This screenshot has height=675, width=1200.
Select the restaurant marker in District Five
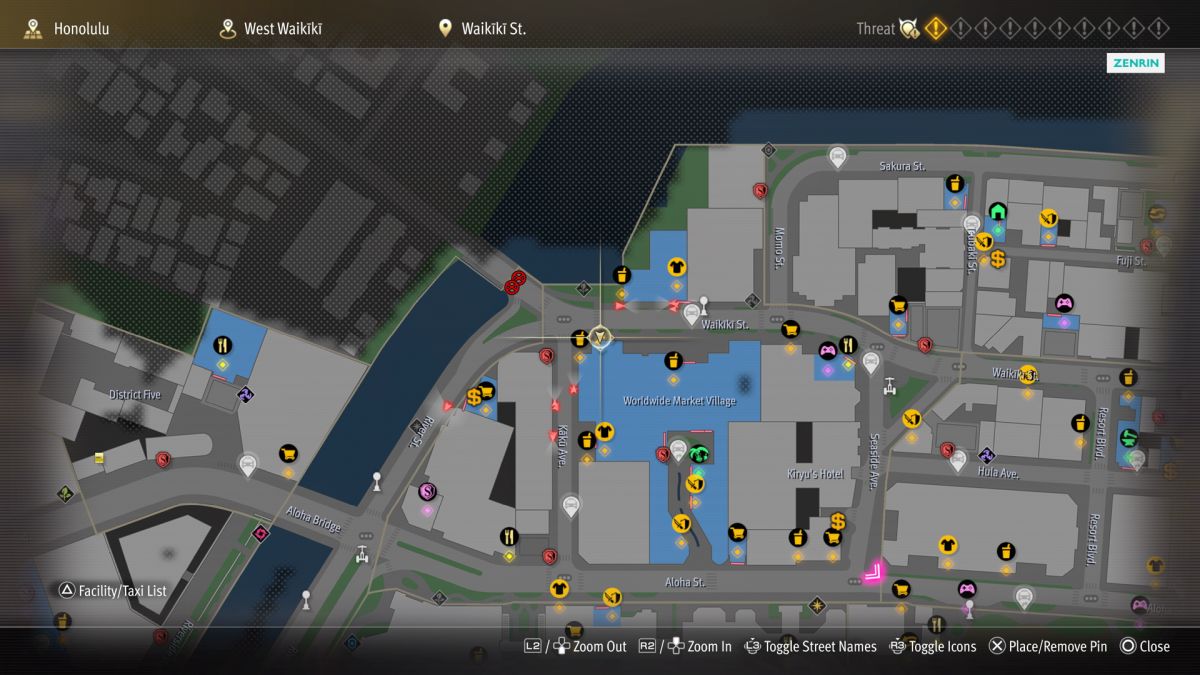[x=223, y=346]
